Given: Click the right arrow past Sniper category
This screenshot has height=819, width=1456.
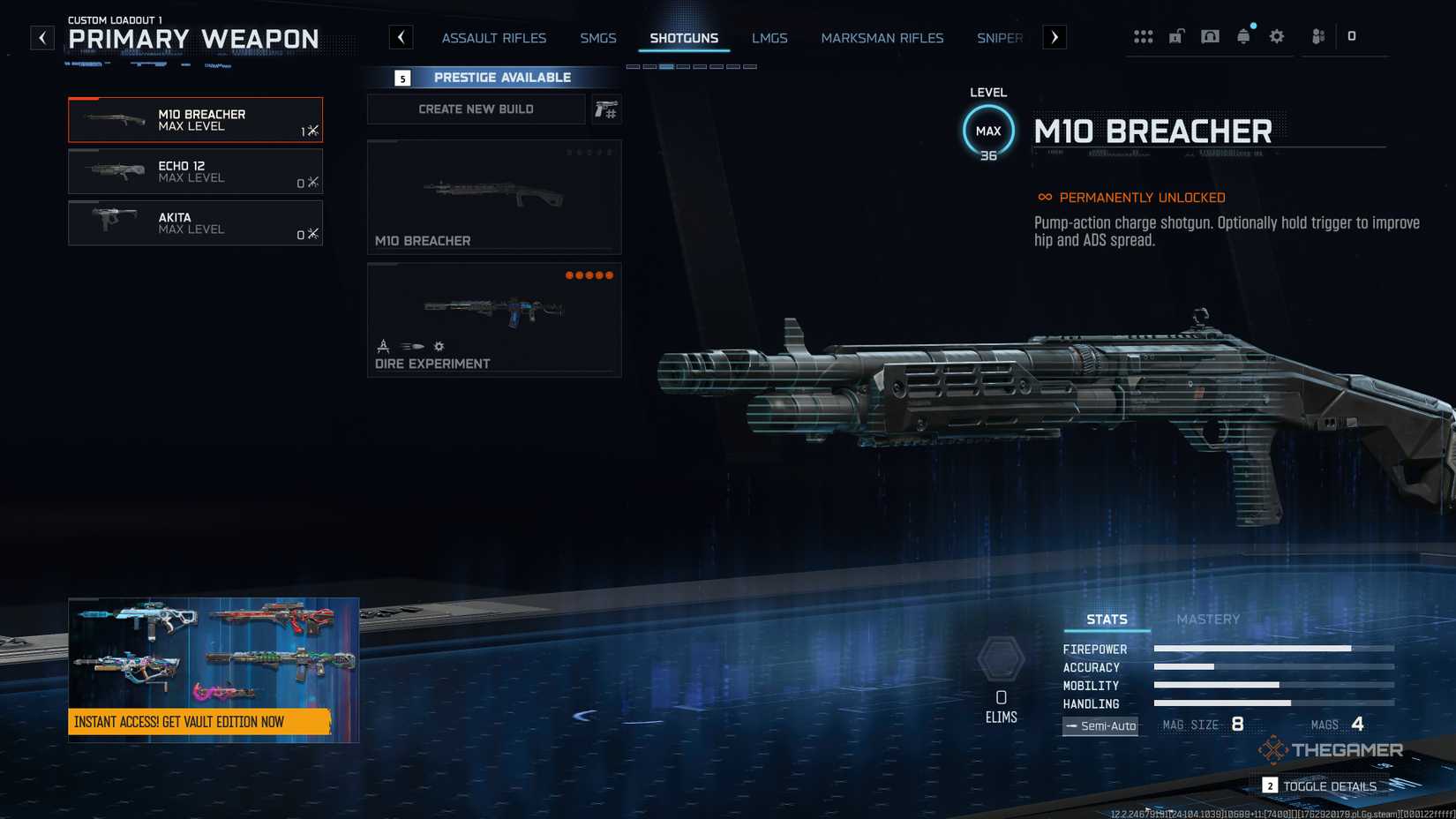Looking at the screenshot, I should point(1055,37).
